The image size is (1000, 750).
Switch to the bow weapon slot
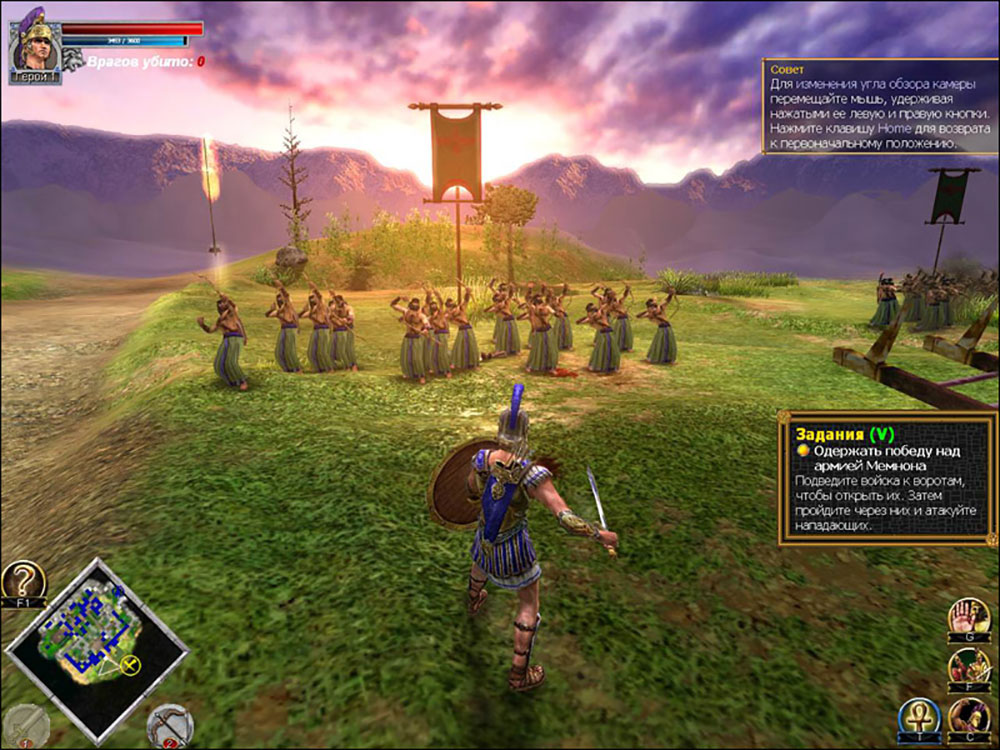(169, 726)
